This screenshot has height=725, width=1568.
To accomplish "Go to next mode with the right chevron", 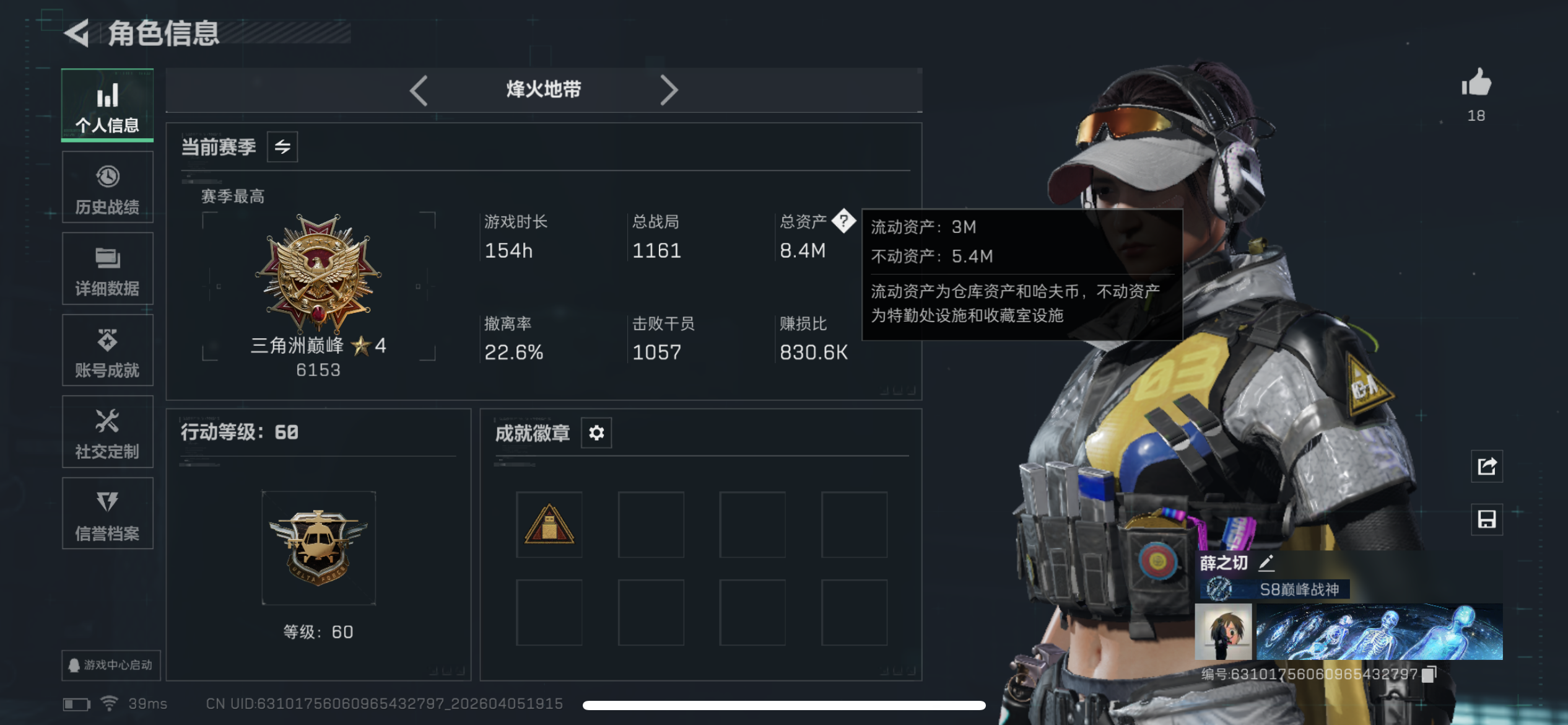I will click(x=669, y=90).
